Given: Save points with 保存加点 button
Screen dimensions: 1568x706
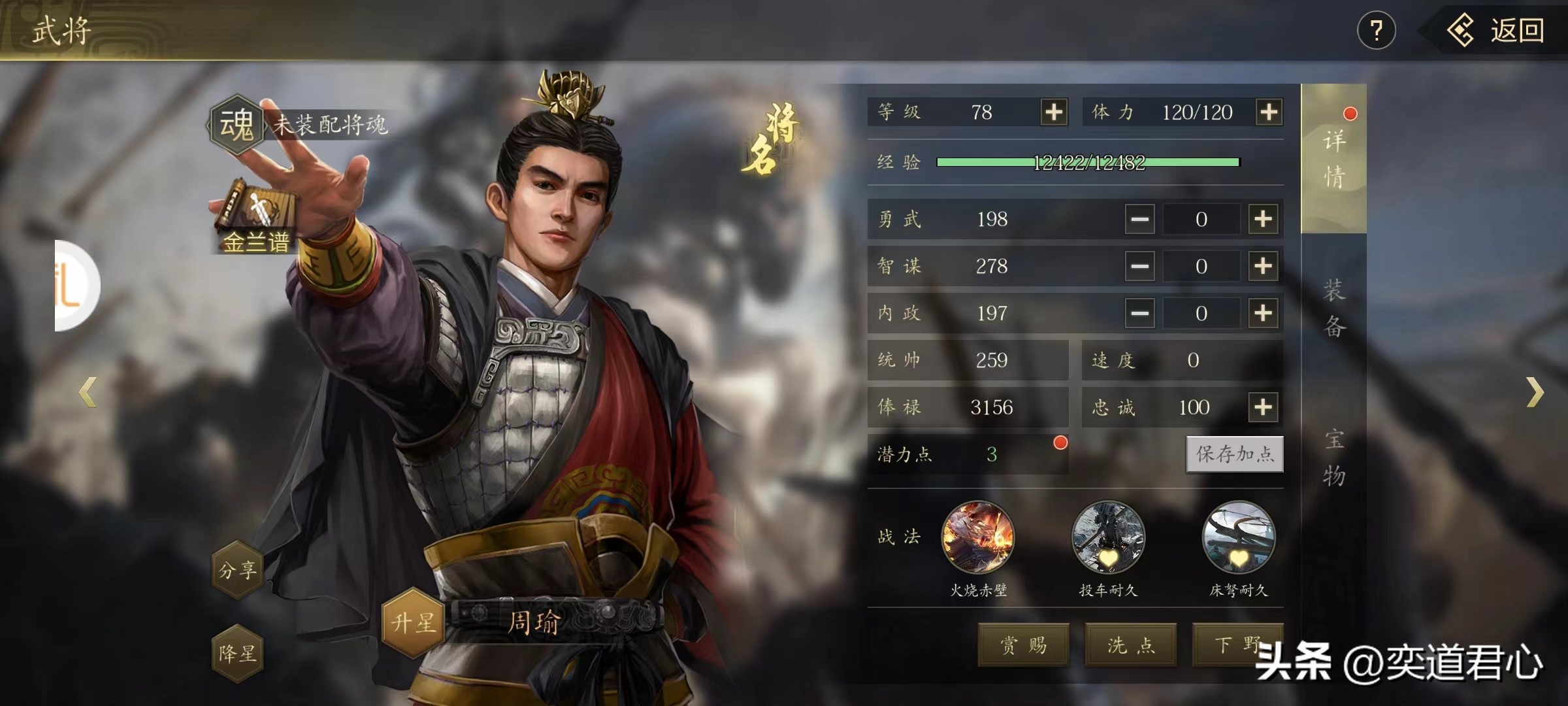Looking at the screenshot, I should click(x=1234, y=454).
